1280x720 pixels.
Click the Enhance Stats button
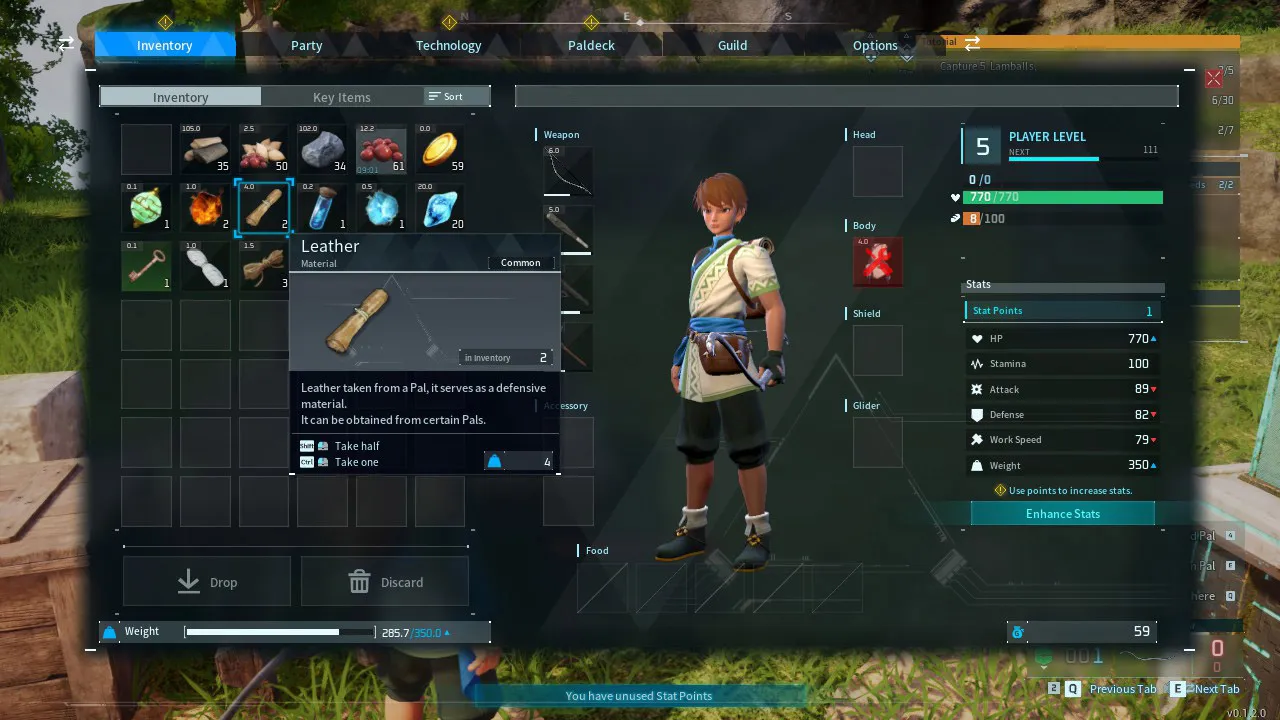click(1062, 513)
